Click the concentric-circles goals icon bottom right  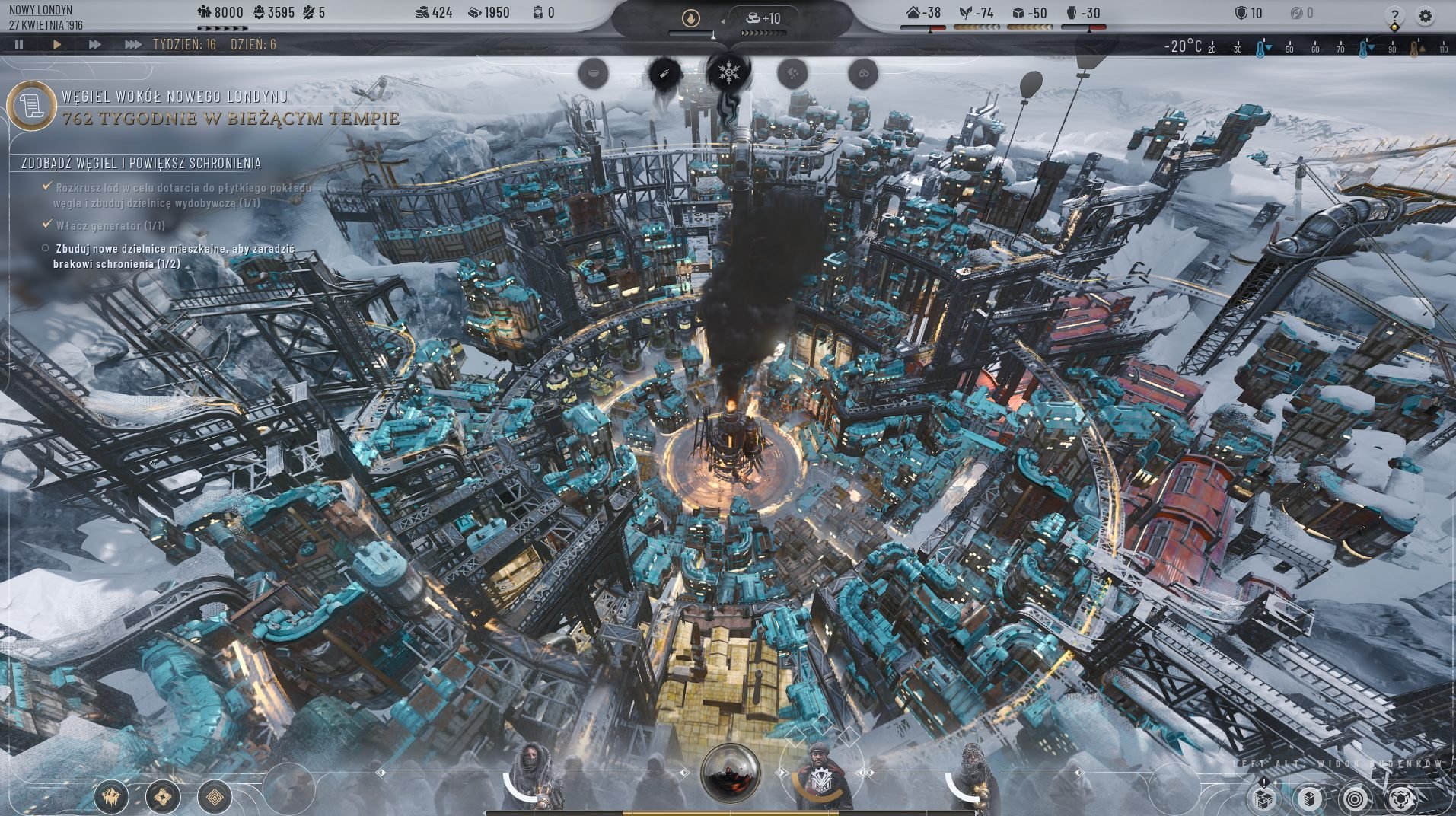(x=1356, y=797)
